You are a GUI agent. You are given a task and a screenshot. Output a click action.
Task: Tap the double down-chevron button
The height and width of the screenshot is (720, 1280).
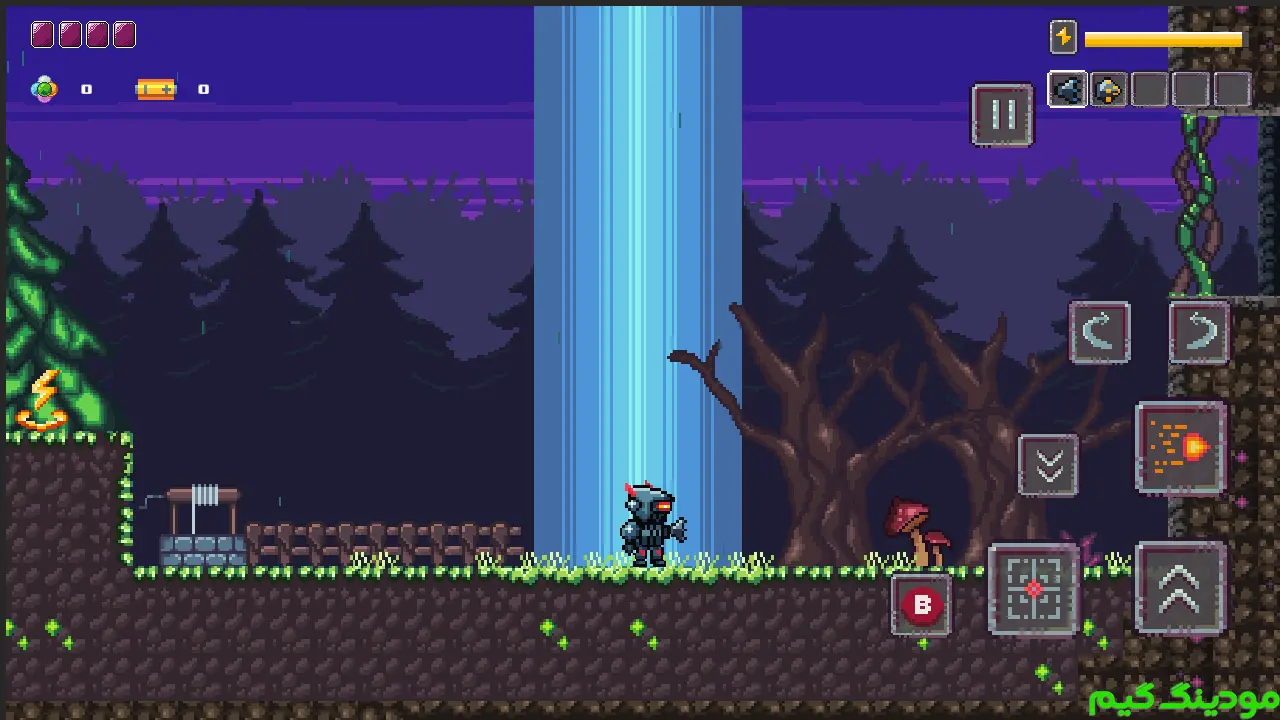tap(1048, 465)
